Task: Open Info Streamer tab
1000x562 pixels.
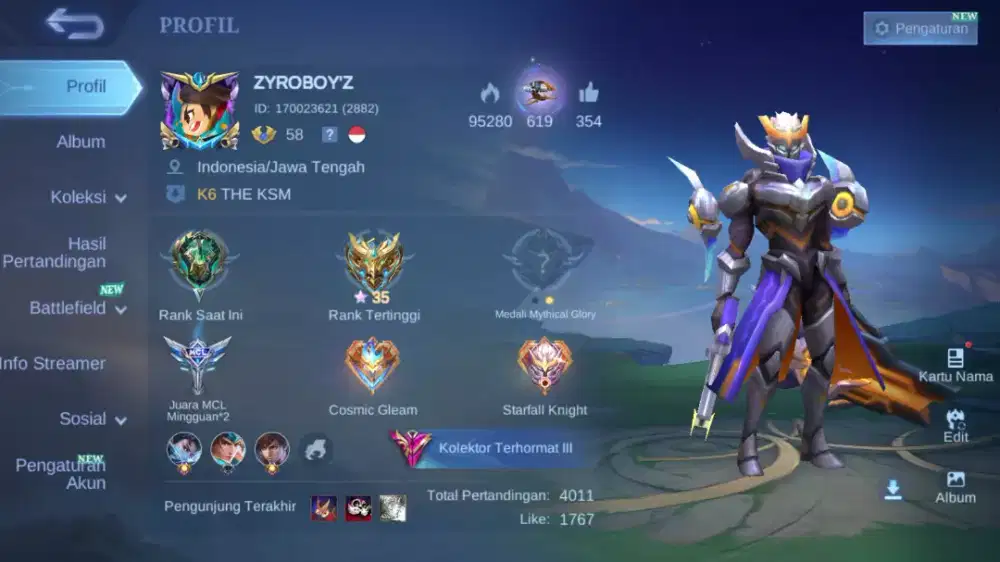Action: (55, 363)
